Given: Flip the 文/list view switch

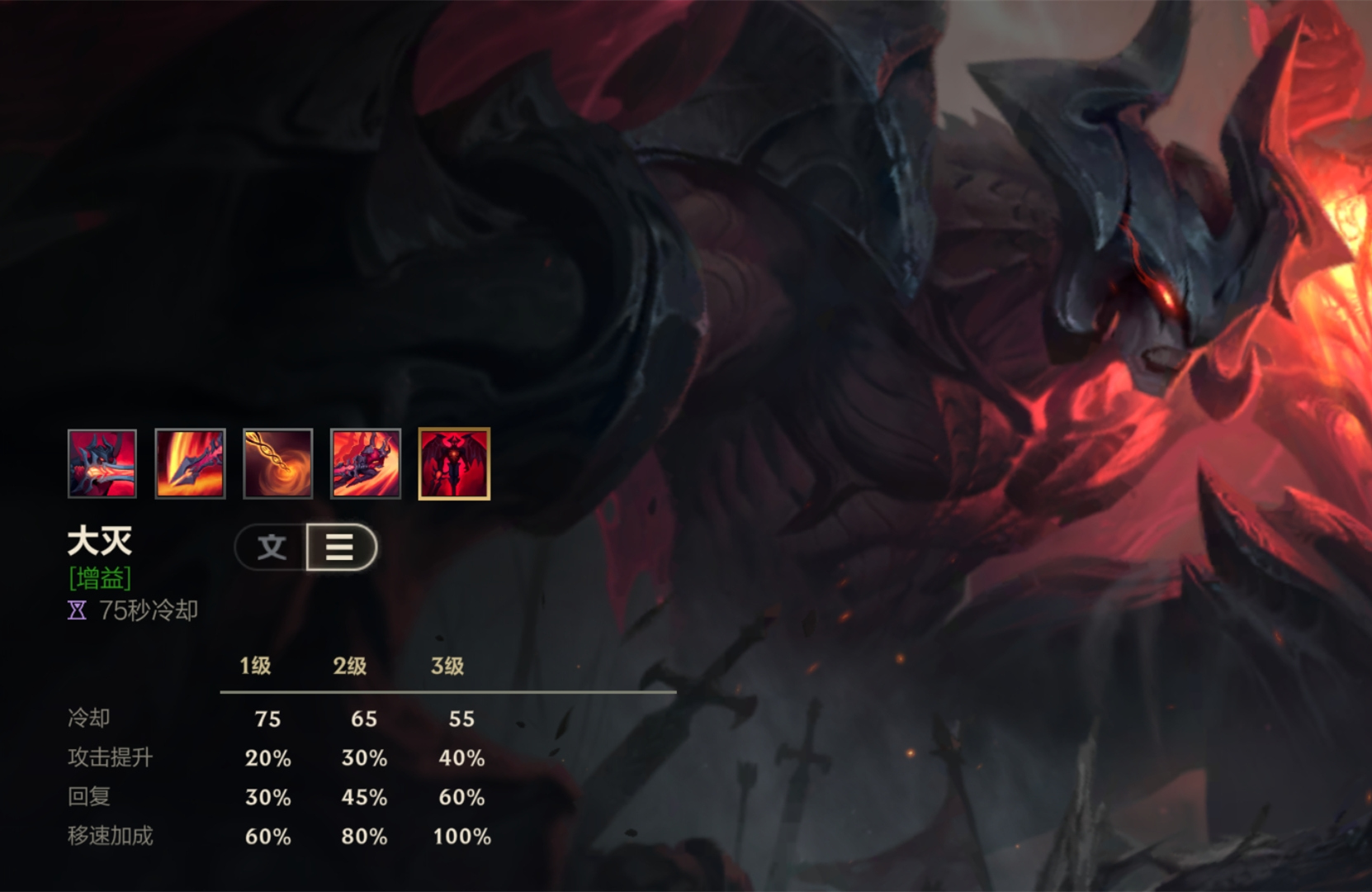Looking at the screenshot, I should (x=305, y=548).
